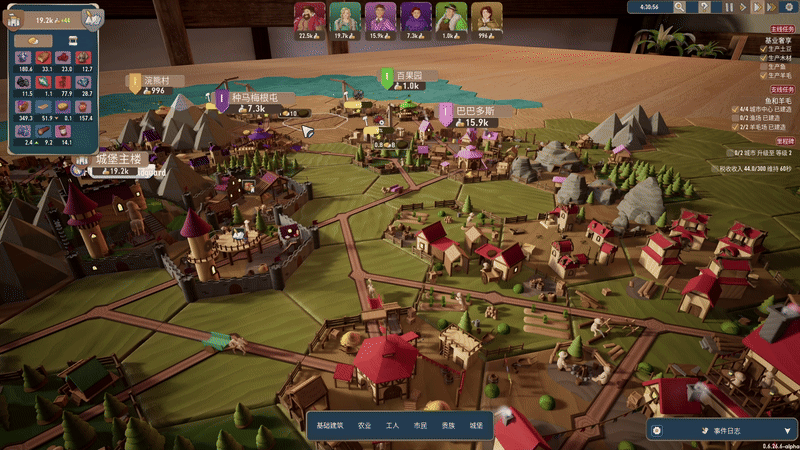This screenshot has height=450, width=800.
Task: Switch to the 农业 build category
Action: [364, 425]
